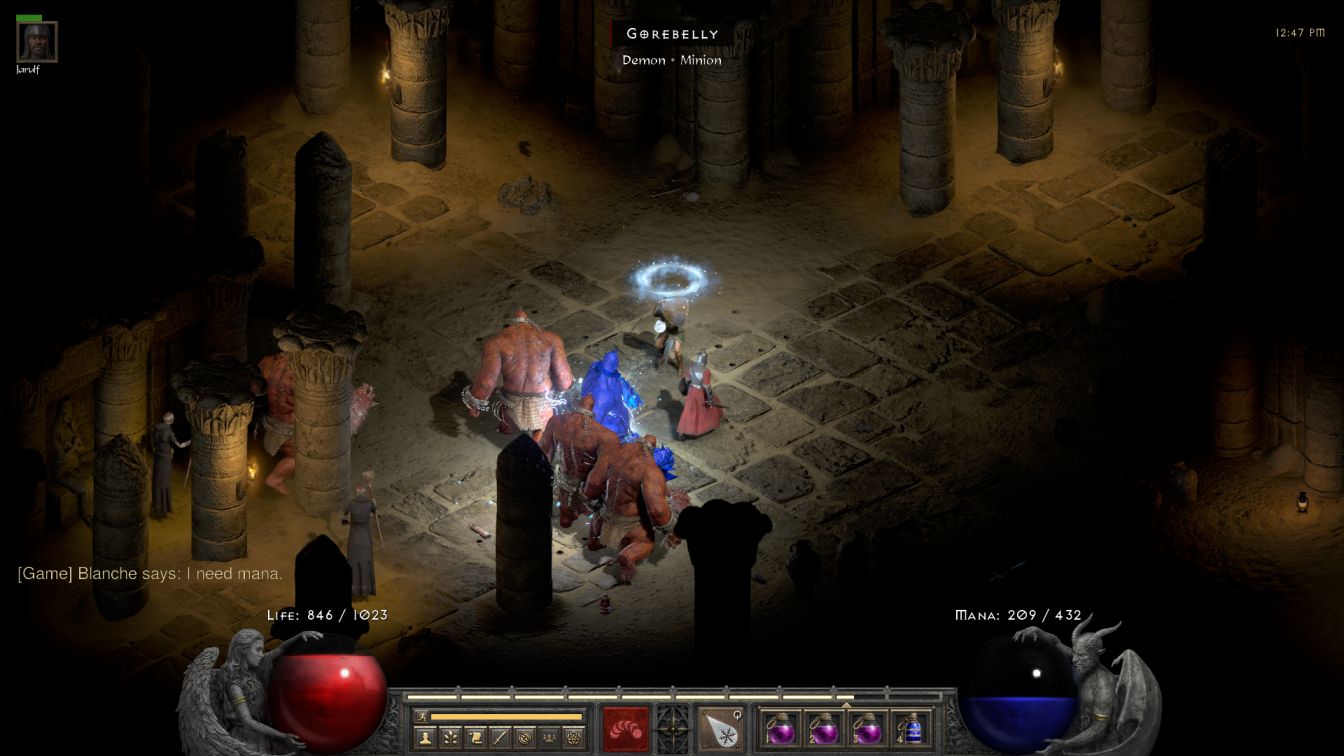Use the purple potion in belt slot 3
This screenshot has height=756, width=1344.
pos(868,728)
